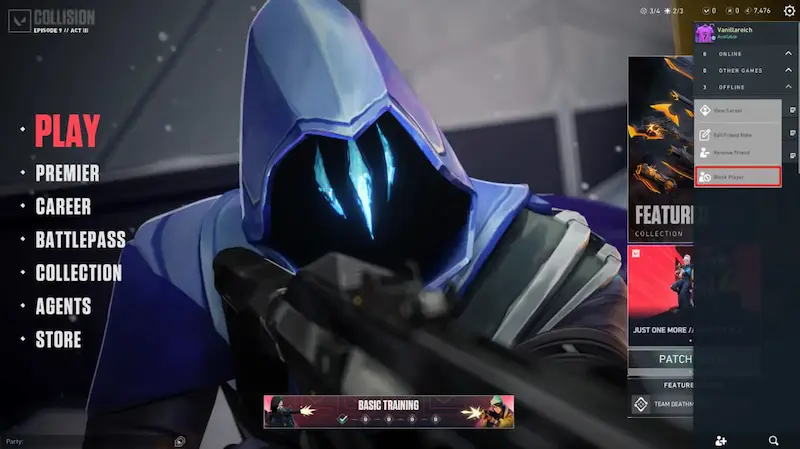Screen dimensions: 800x449
Task: Open the Vanillareich player profile card
Action: coord(740,33)
